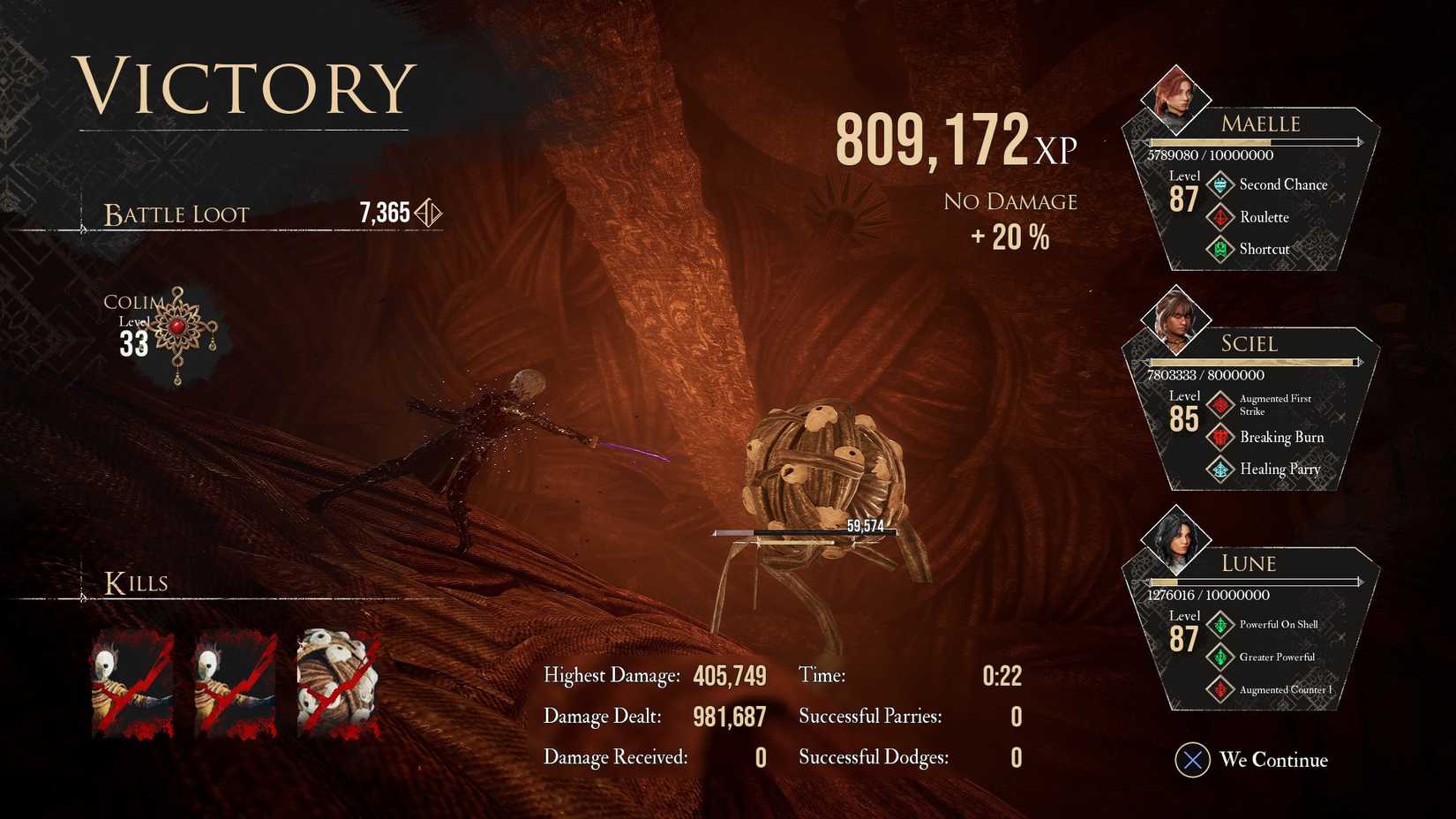Screen dimensions: 1456x819
Task: Click the Roulette skill icon for Maelle
Action: coord(1220,217)
